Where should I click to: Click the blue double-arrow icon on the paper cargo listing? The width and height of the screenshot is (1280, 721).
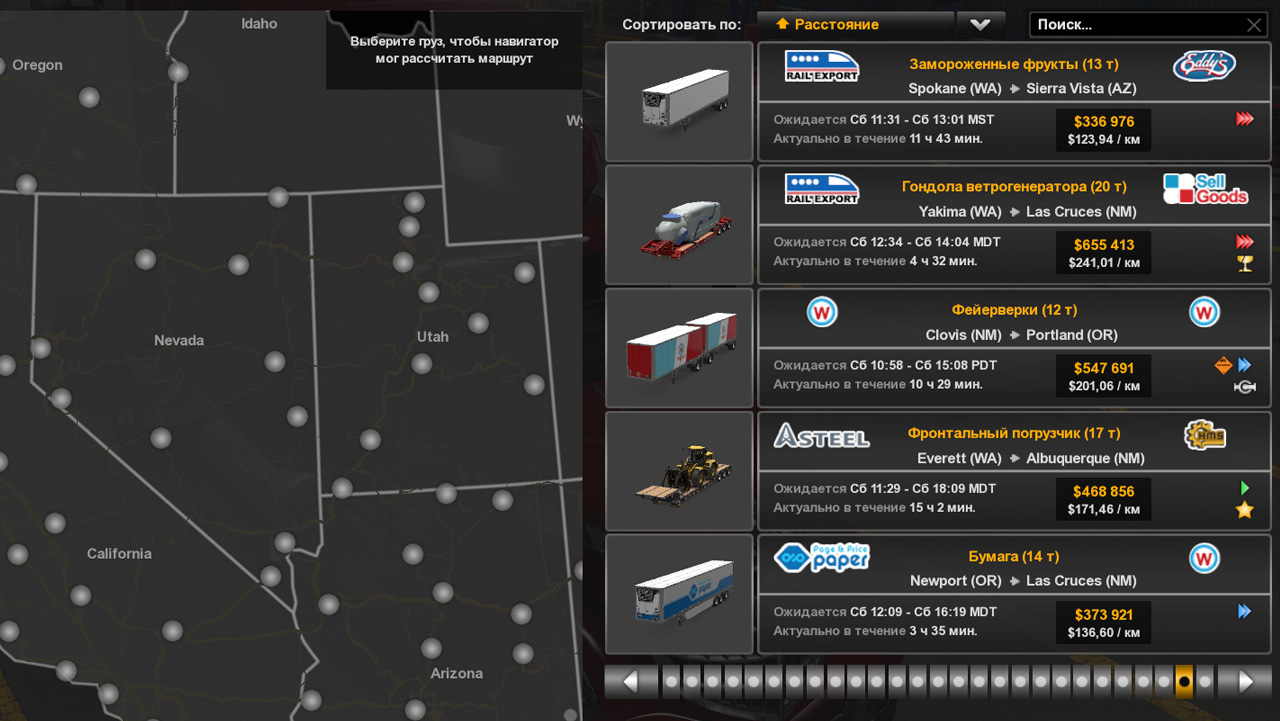pos(1244,610)
